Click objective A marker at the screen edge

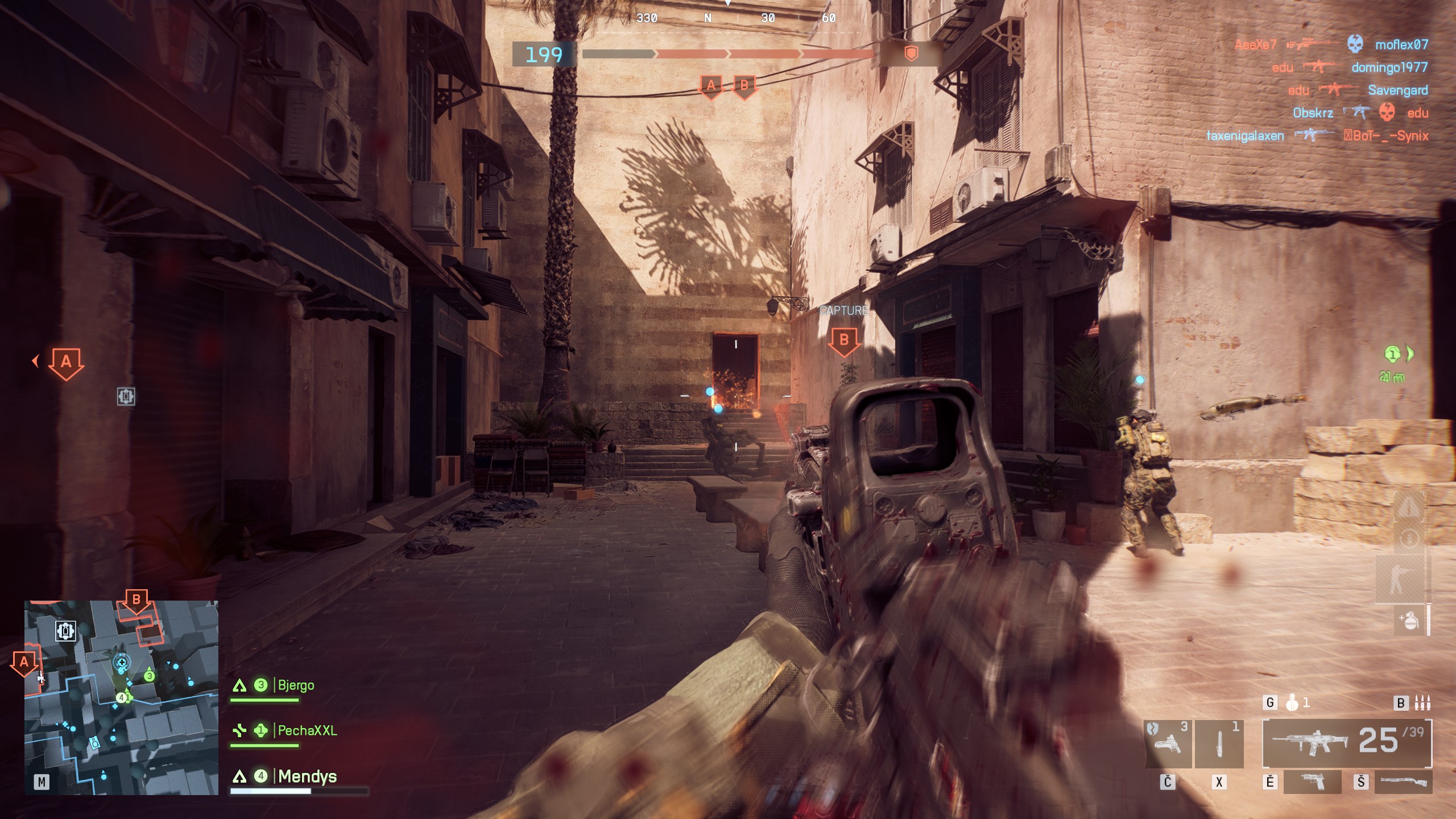coord(66,362)
